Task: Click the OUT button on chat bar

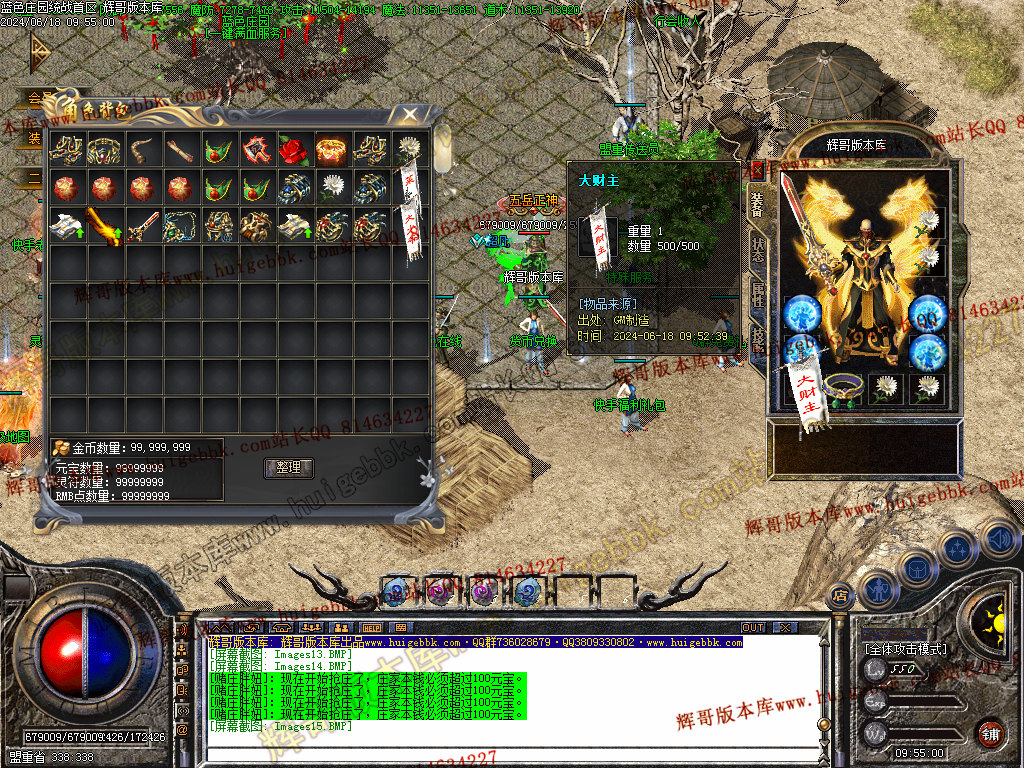Action: 753,628
